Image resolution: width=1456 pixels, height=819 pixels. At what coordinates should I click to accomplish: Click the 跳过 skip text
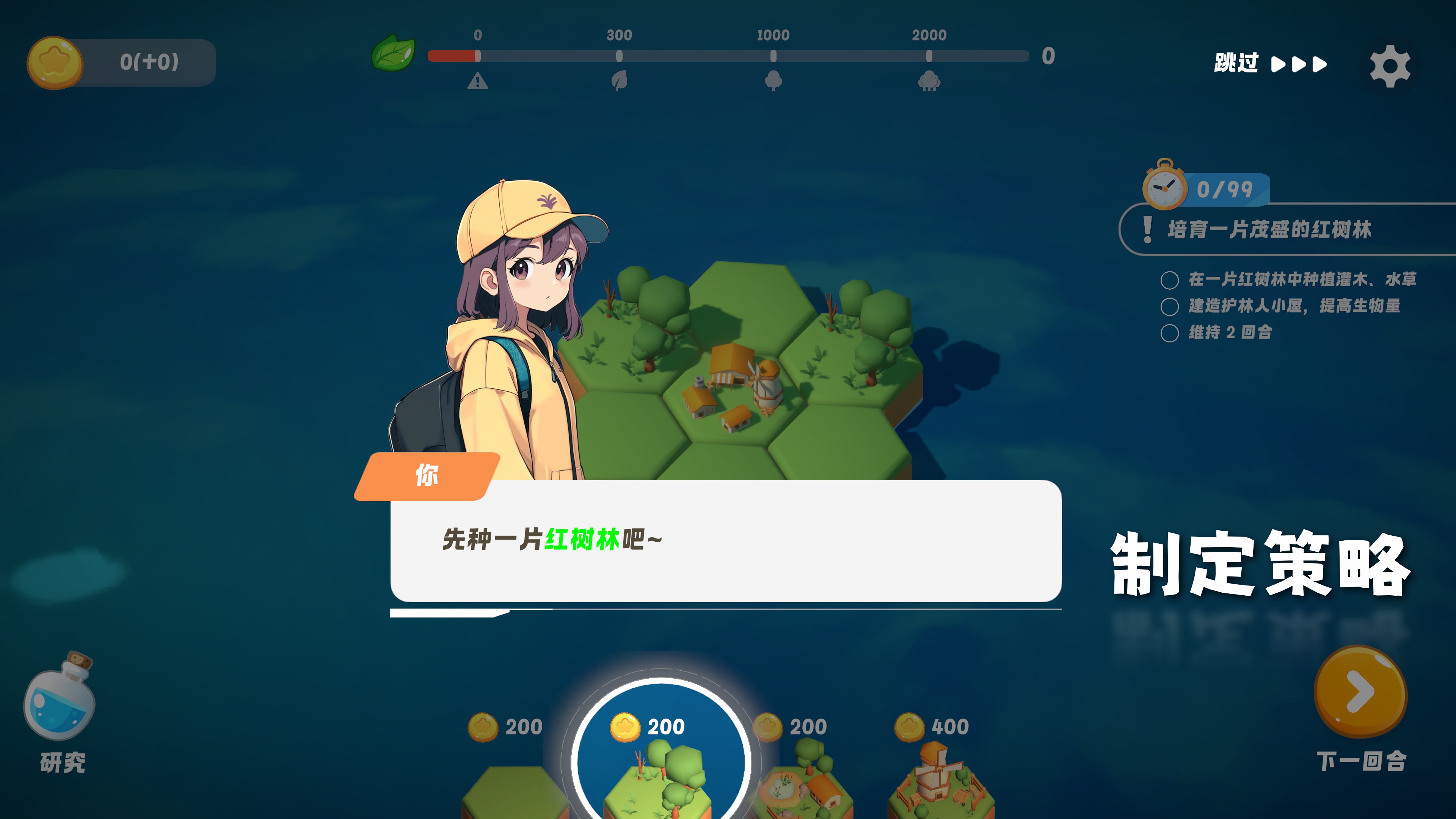coord(1237,64)
